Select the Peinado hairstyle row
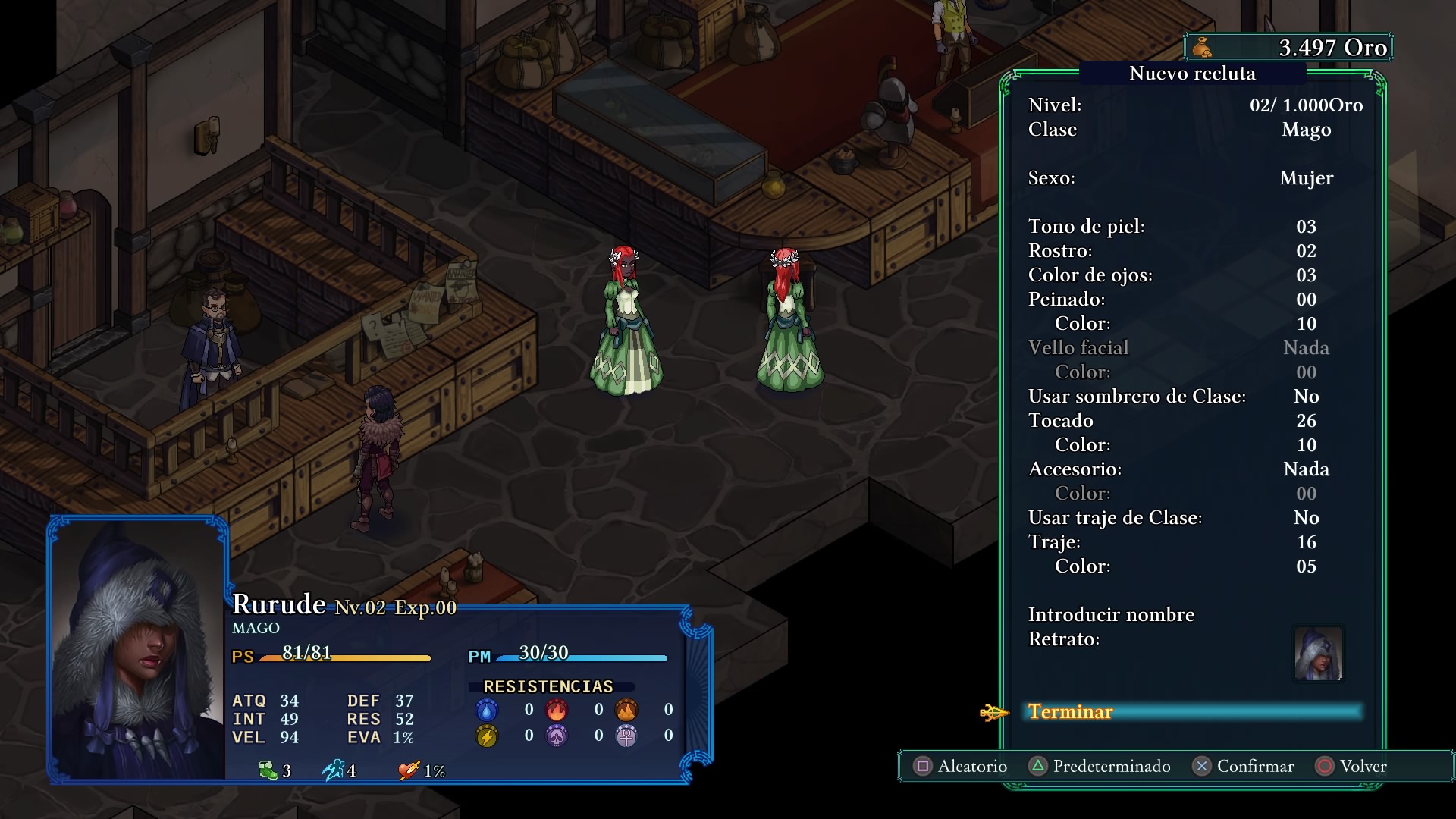The width and height of the screenshot is (1456, 819). 1194,300
